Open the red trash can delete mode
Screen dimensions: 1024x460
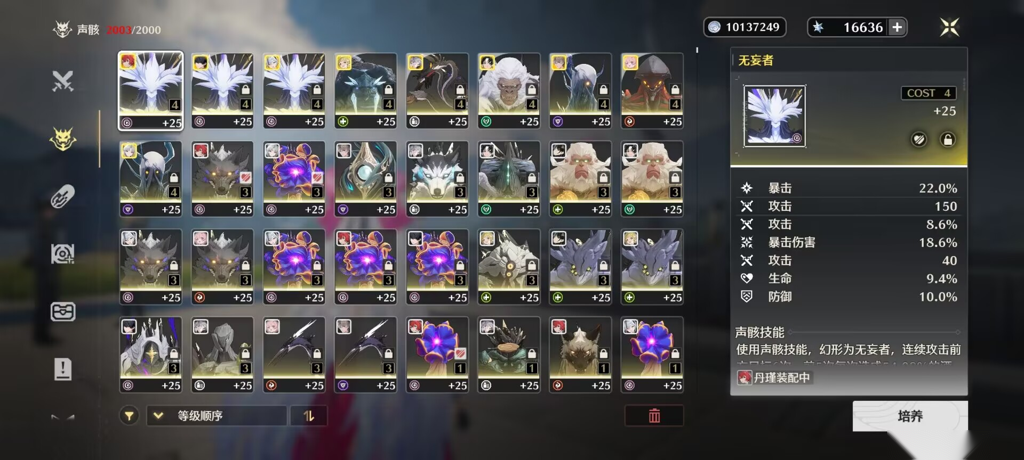[x=654, y=416]
